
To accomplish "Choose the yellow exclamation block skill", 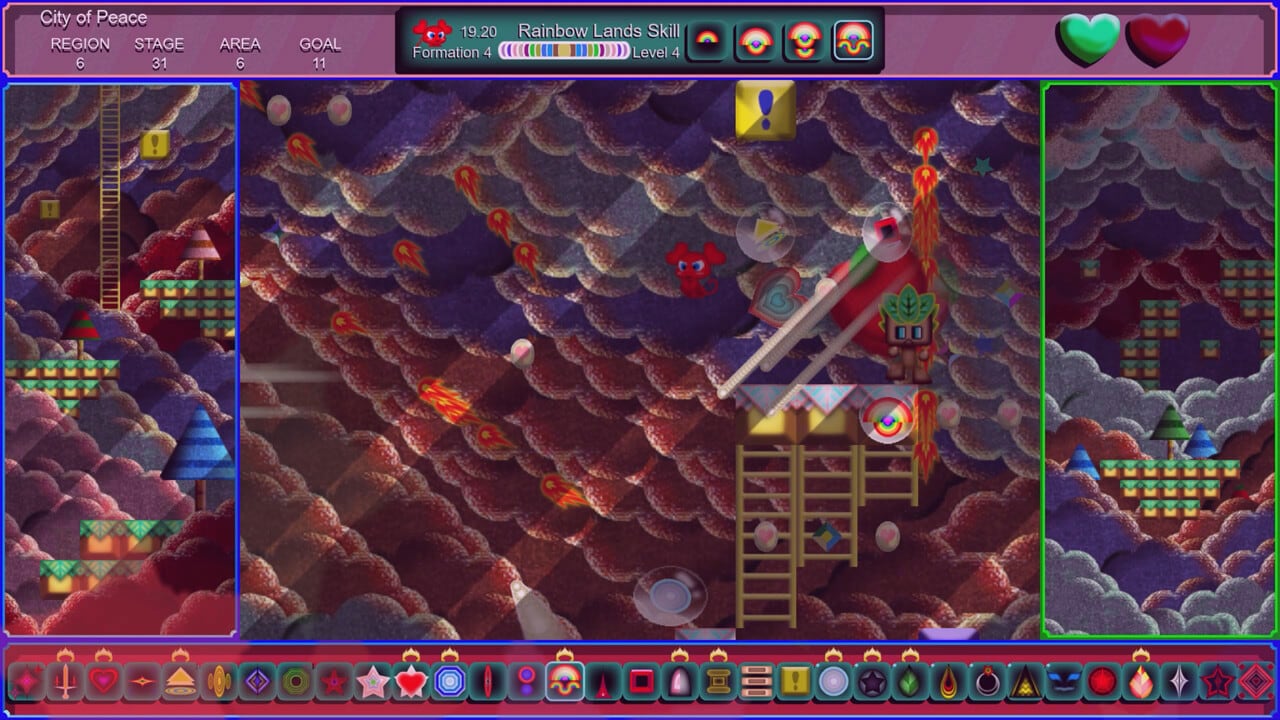I will coord(795,682).
